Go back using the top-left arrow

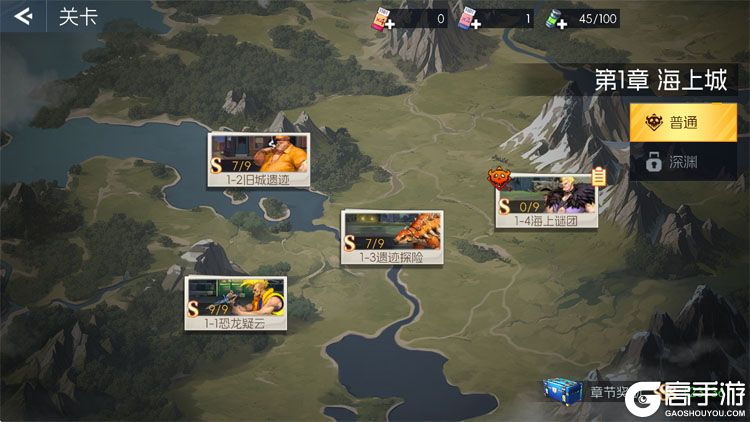(22, 17)
